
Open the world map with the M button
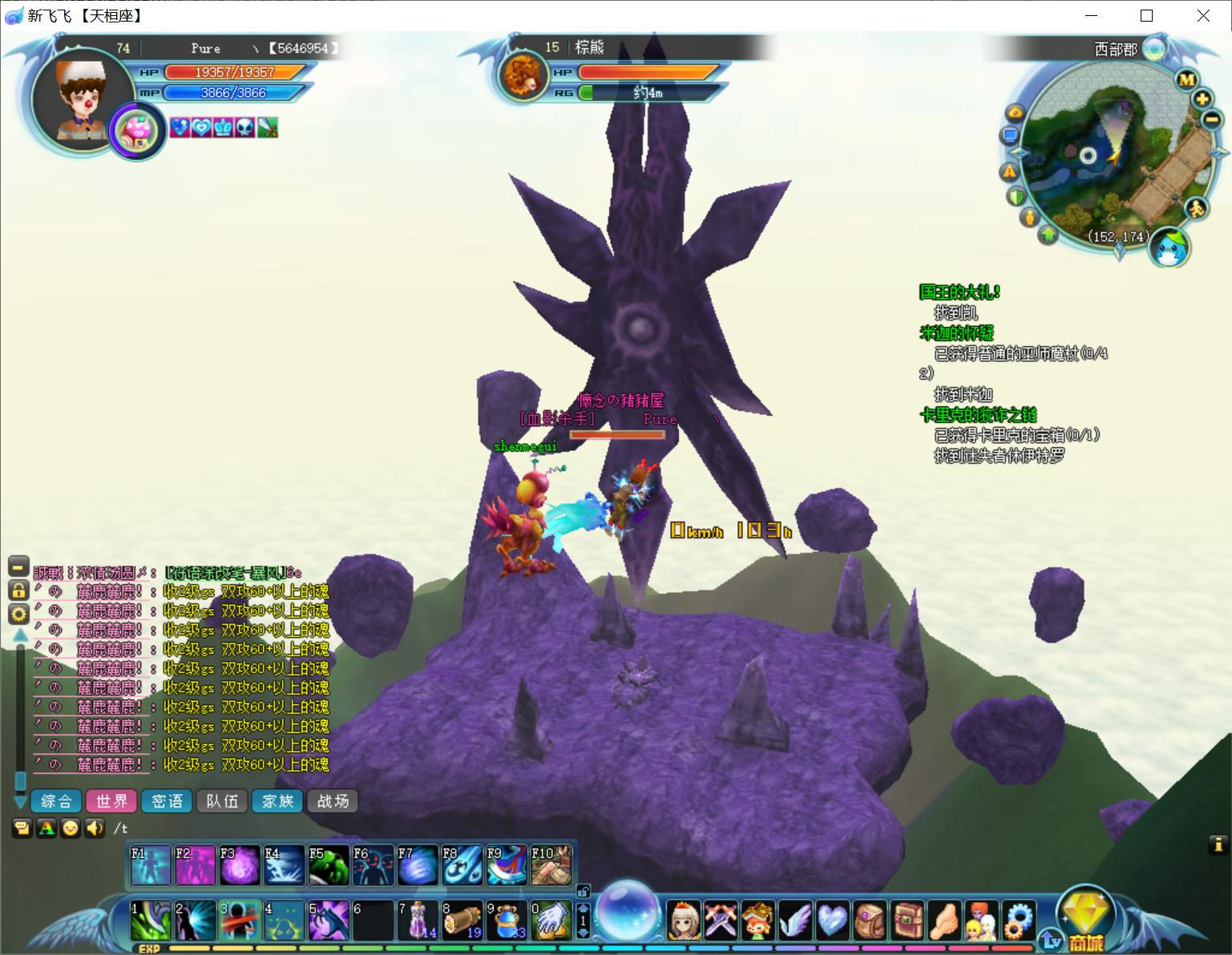pyautogui.click(x=1187, y=79)
